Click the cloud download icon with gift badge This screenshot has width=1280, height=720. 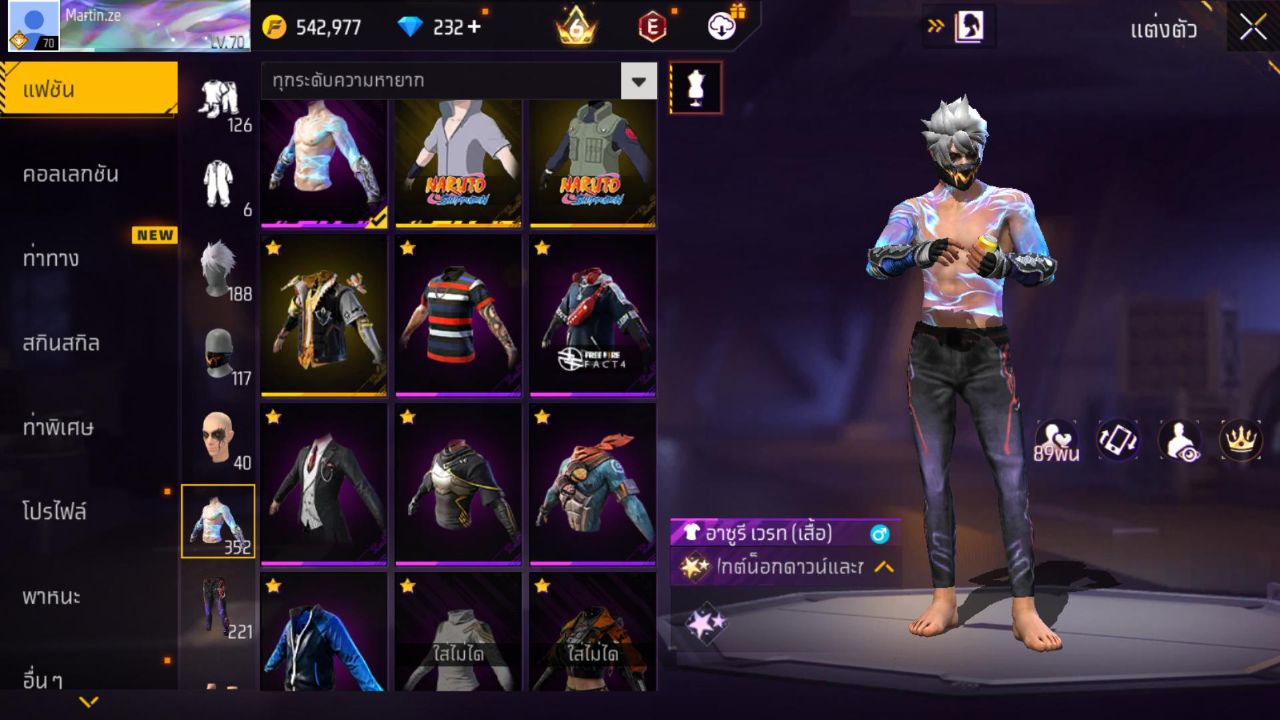pos(720,27)
